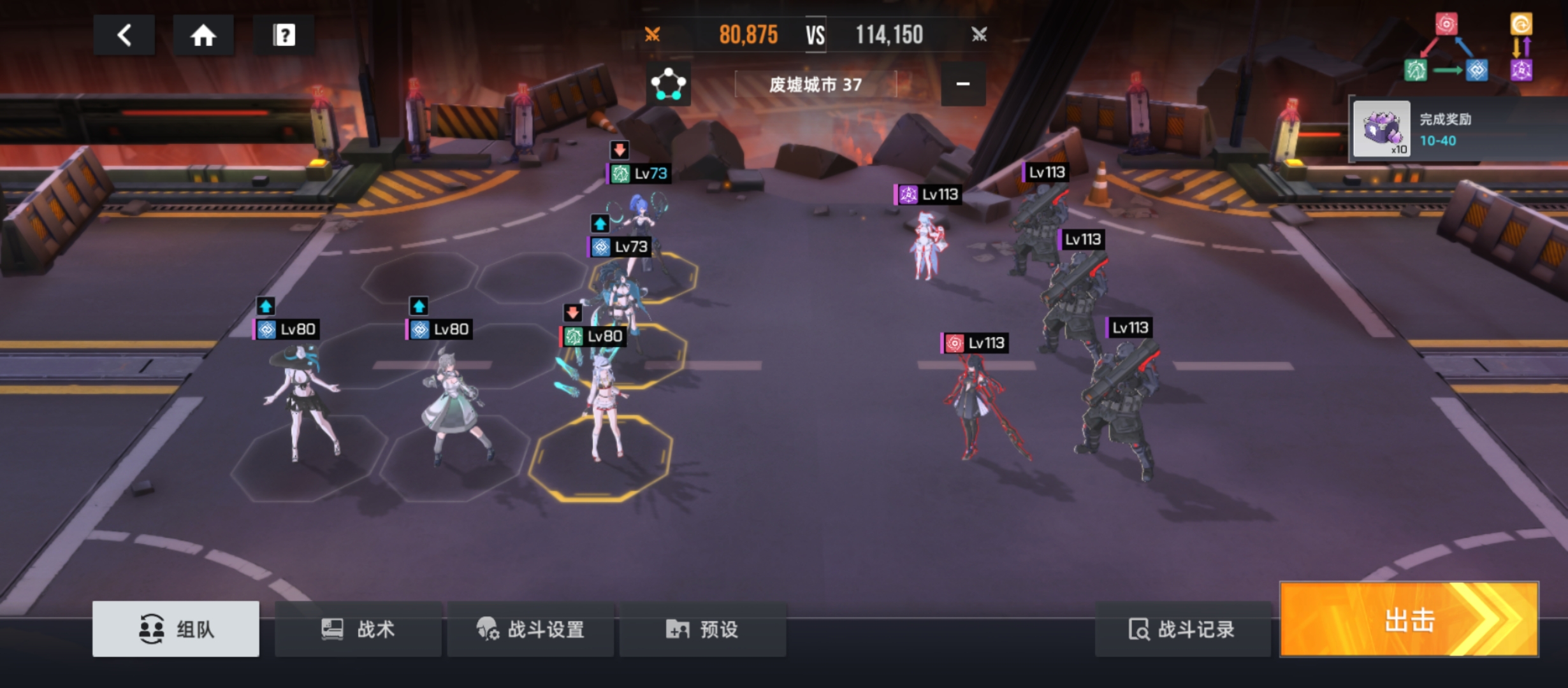
Task: Open the 预设 presets tab
Action: click(702, 629)
